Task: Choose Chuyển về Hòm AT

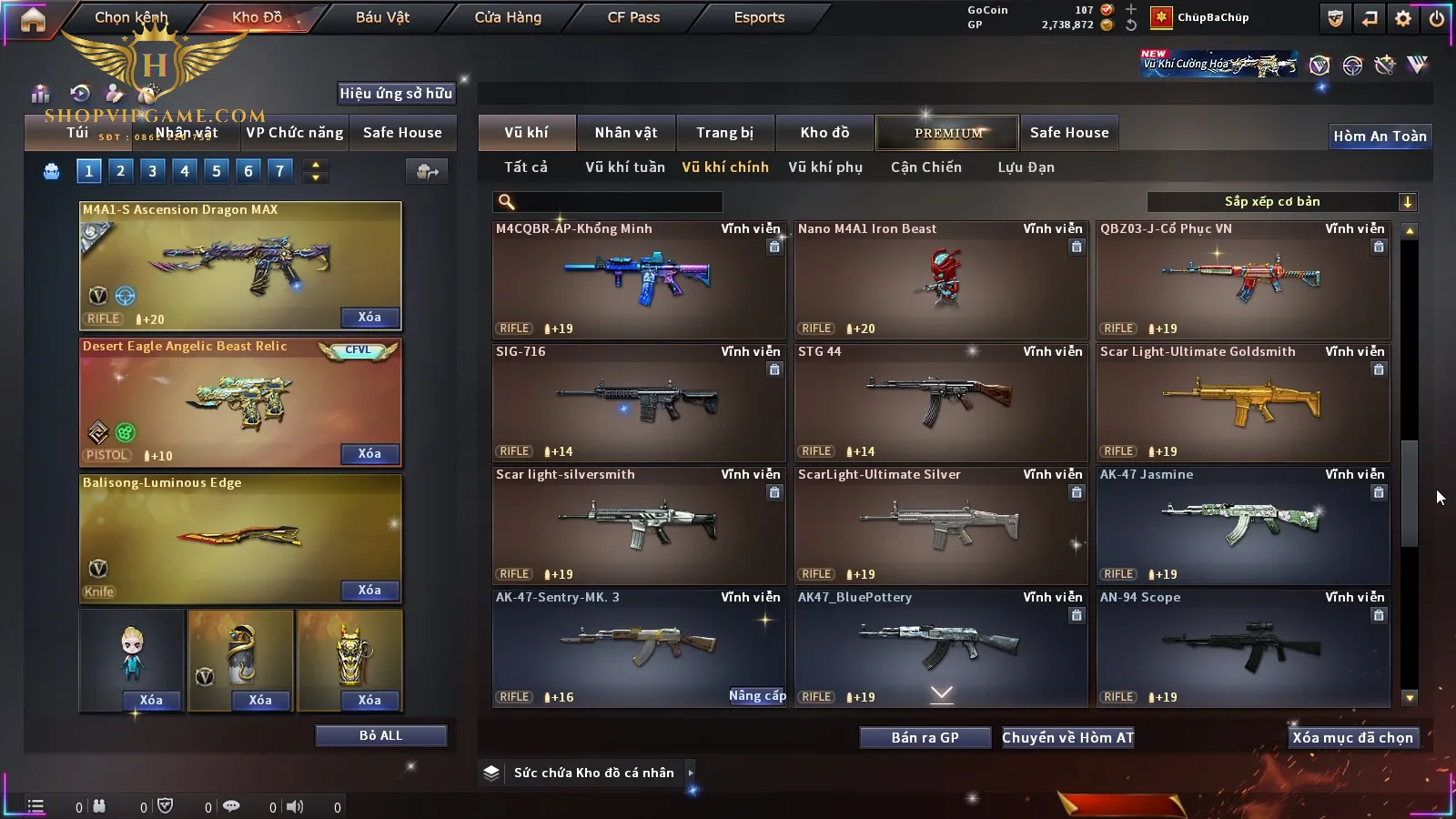Action: pos(1067,738)
